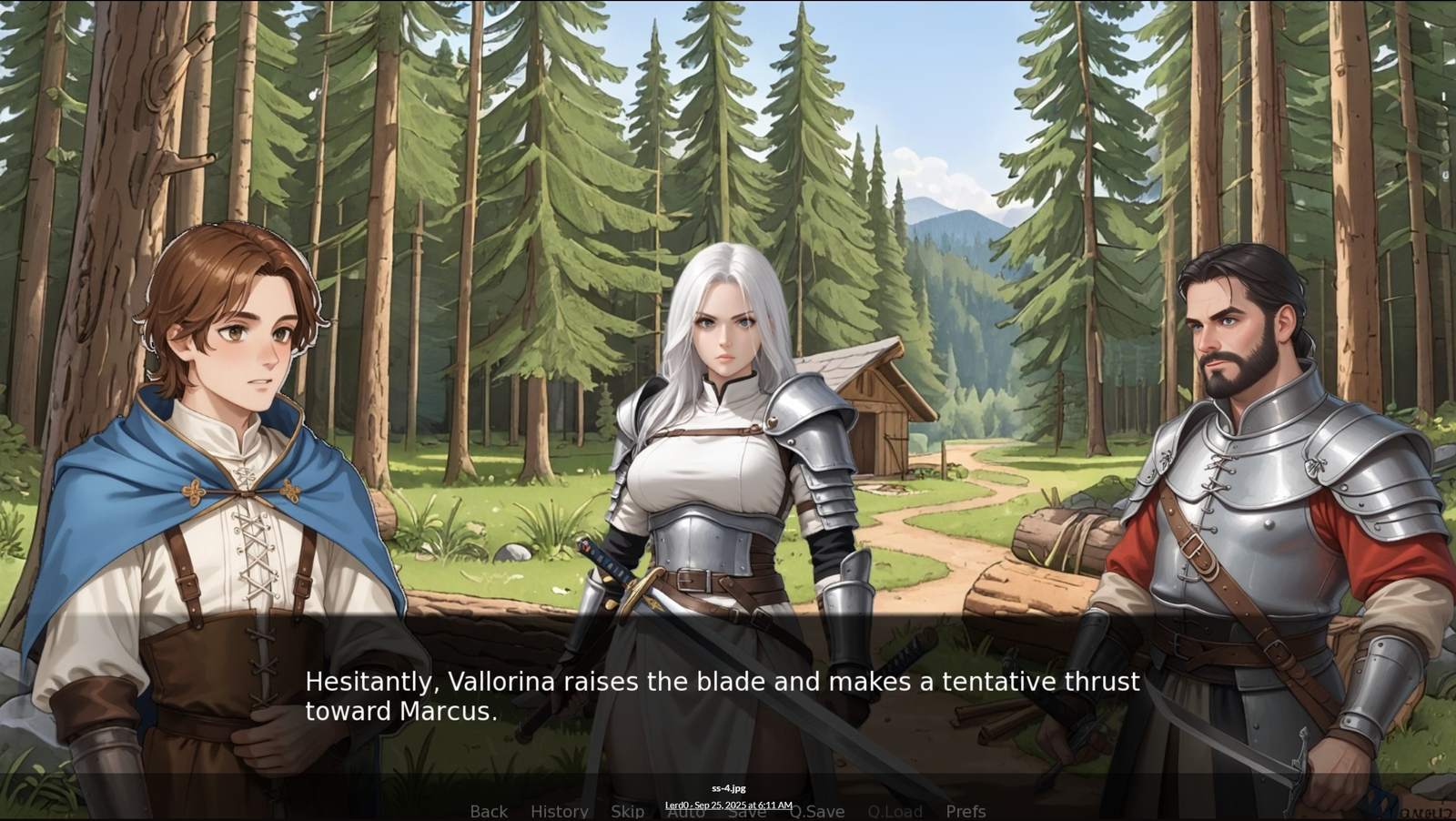1456x821 pixels.
Task: Go back one line with Back
Action: pos(489,811)
